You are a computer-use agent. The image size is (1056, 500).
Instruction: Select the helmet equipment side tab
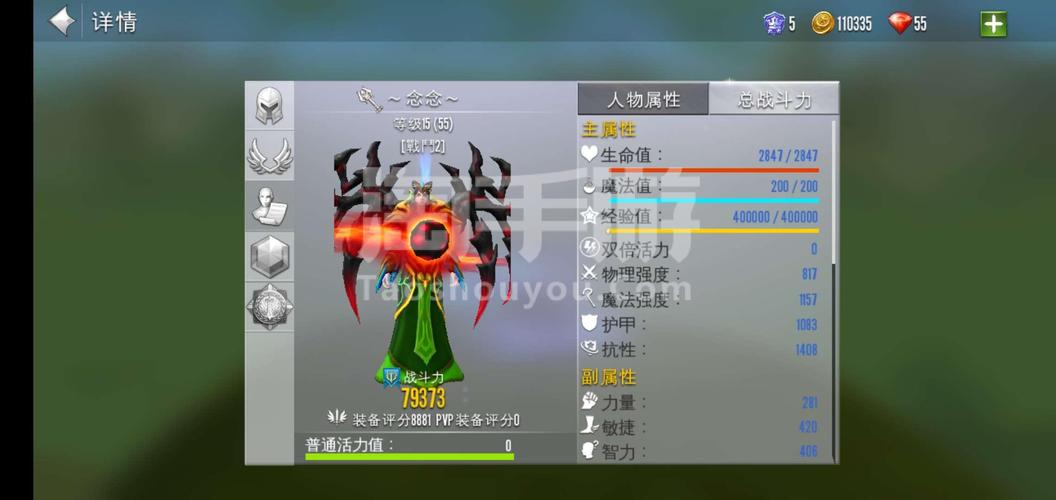269,106
